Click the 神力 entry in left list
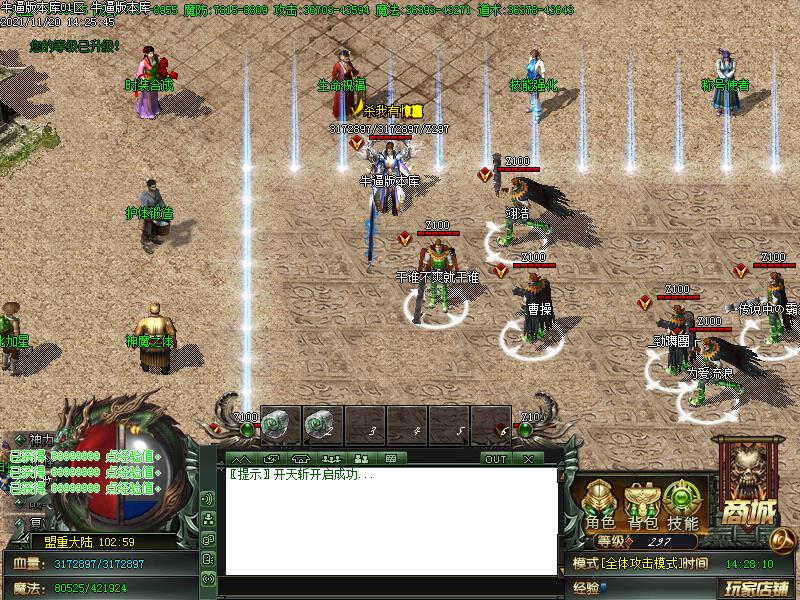The image size is (800, 600). 40,439
